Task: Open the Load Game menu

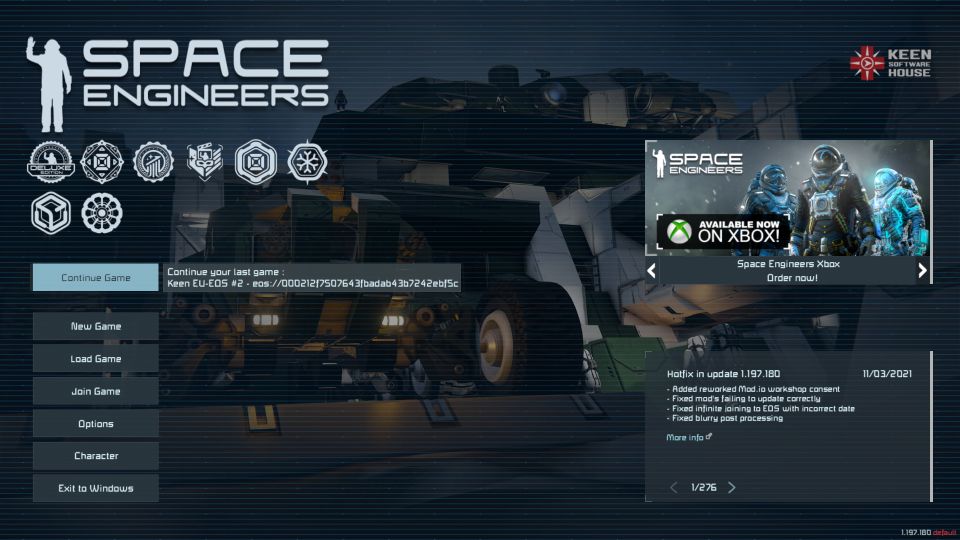Action: [x=96, y=358]
